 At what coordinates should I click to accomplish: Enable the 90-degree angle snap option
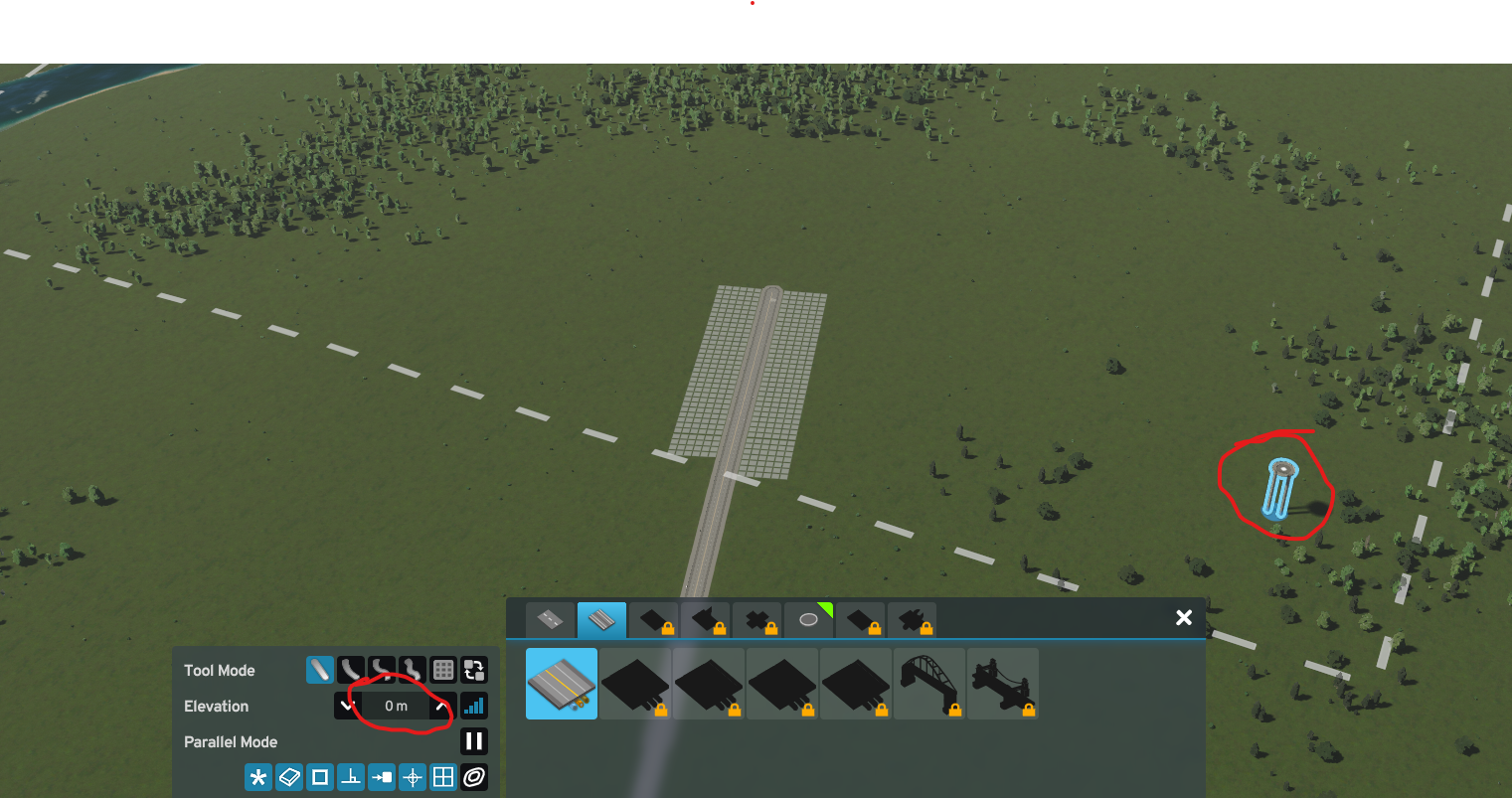[x=351, y=777]
